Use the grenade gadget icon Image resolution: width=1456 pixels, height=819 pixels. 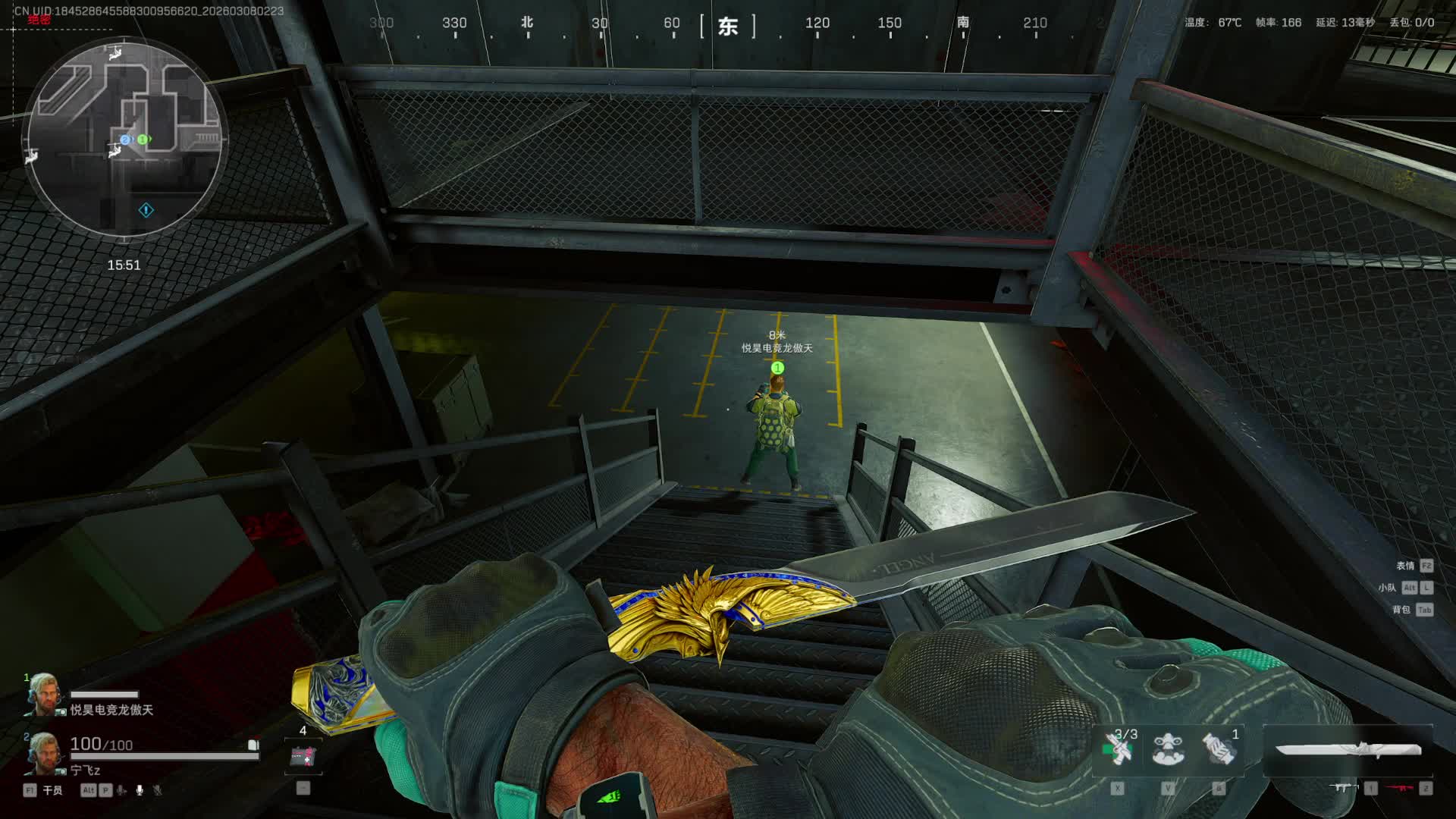[x=1219, y=749]
